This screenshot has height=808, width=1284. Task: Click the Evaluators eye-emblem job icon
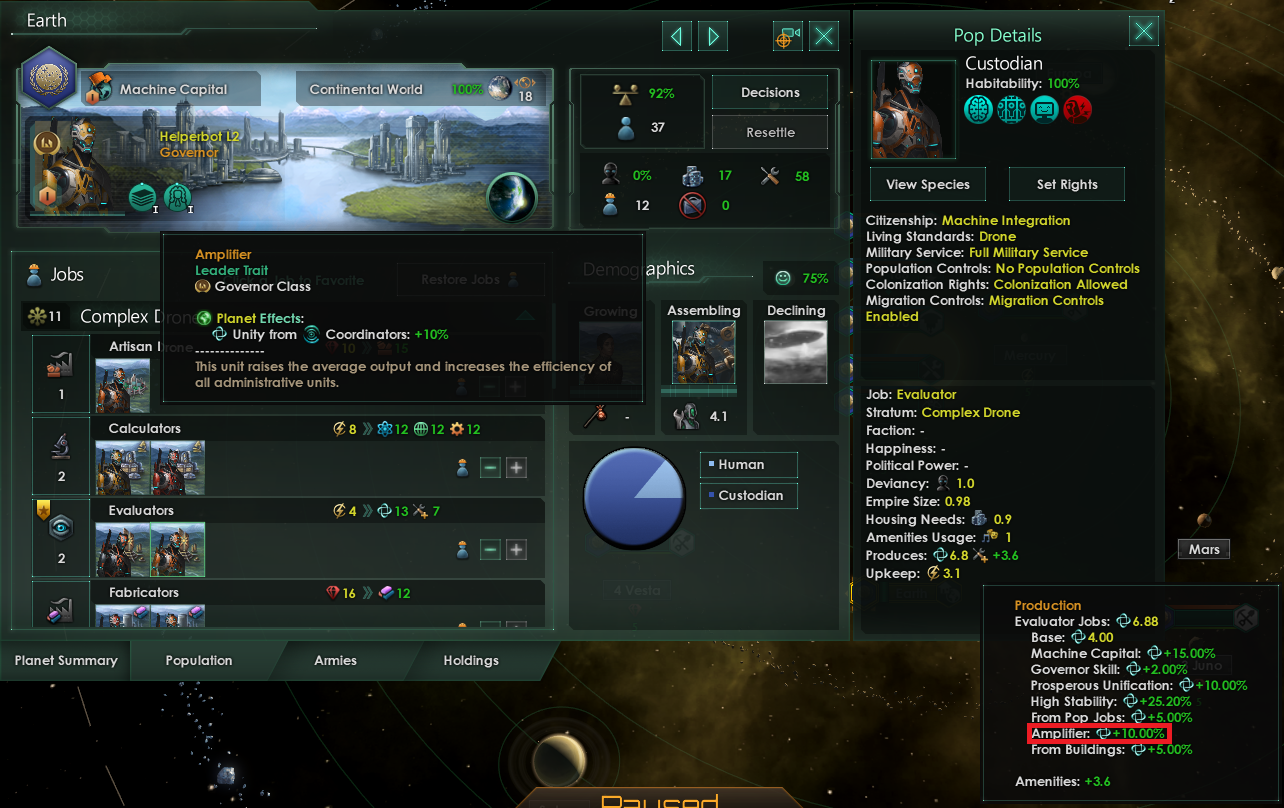(x=60, y=528)
